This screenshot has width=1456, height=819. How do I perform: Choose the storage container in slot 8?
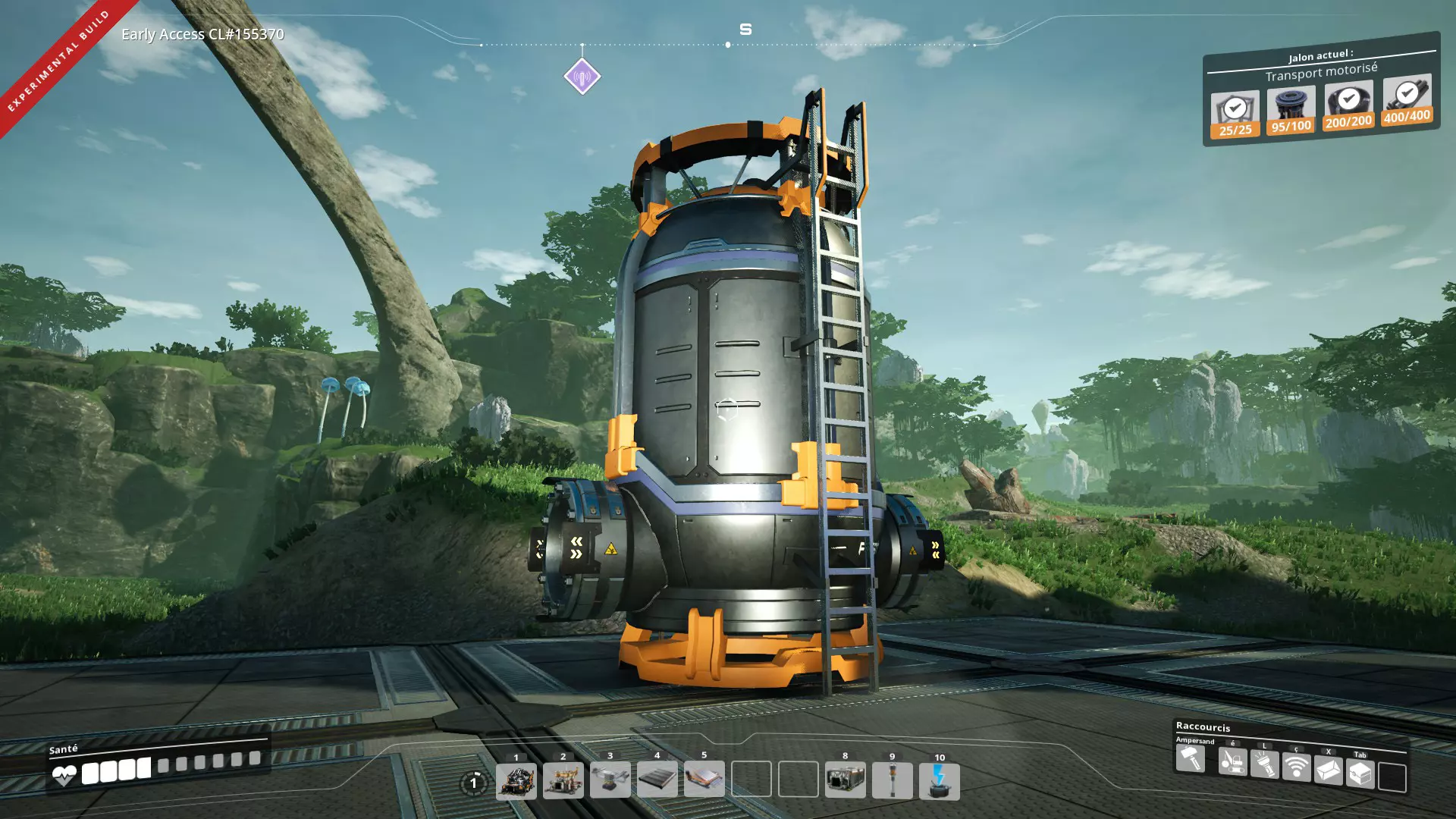[845, 779]
